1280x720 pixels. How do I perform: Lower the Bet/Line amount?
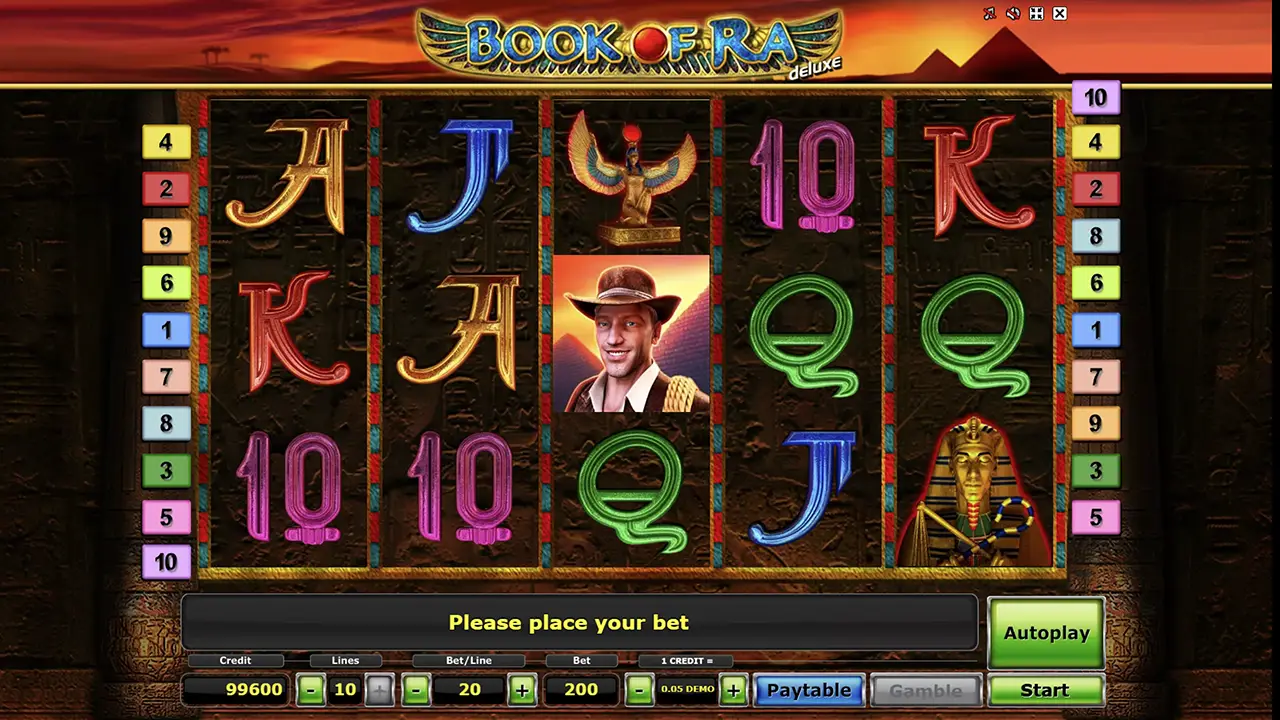(x=417, y=690)
